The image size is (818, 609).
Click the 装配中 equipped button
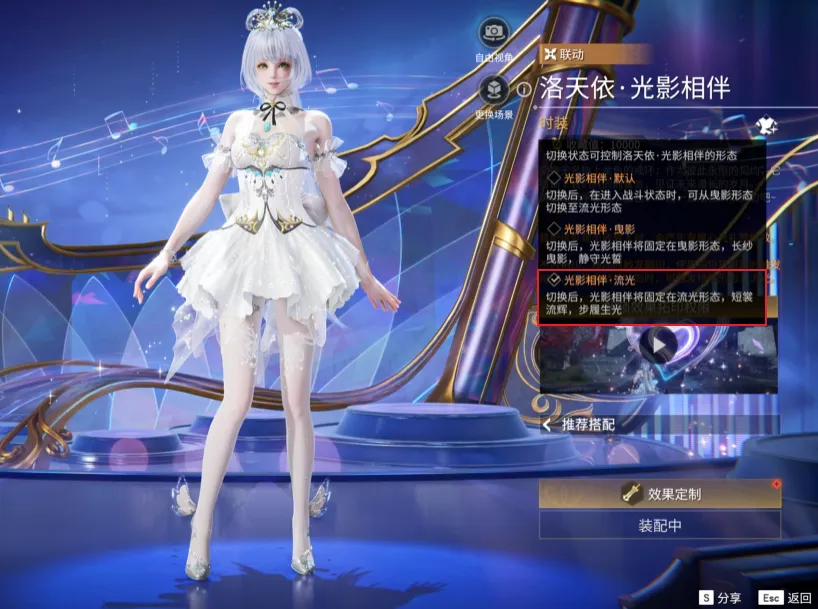point(660,525)
